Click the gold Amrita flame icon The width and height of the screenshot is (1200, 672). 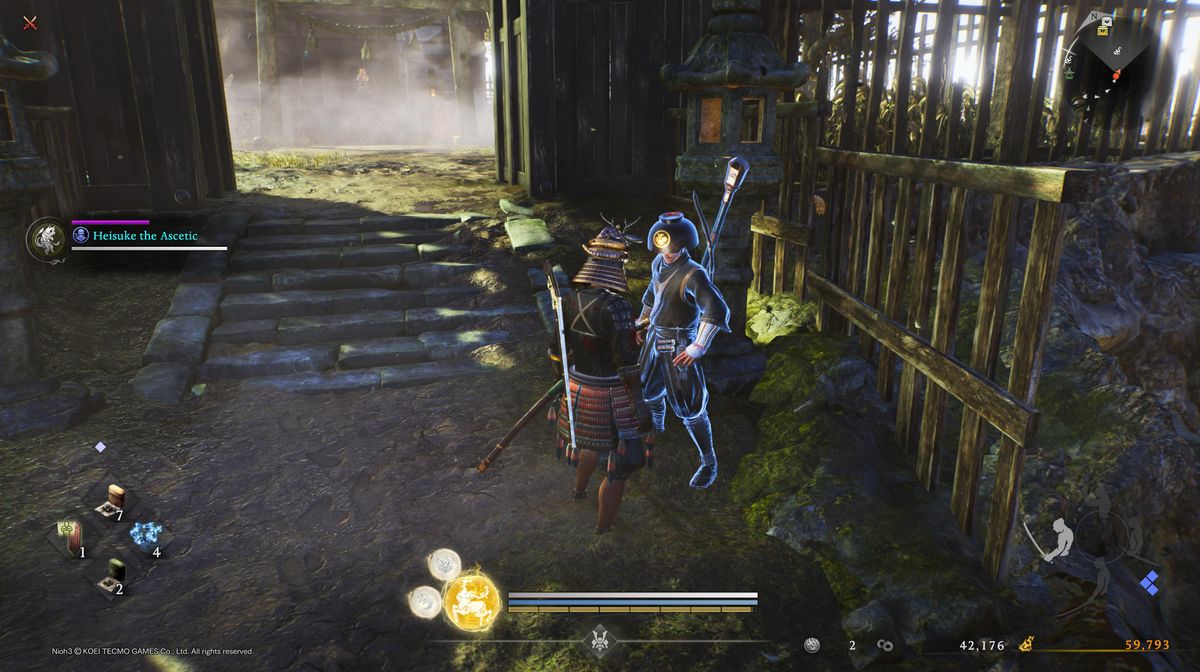(1026, 645)
